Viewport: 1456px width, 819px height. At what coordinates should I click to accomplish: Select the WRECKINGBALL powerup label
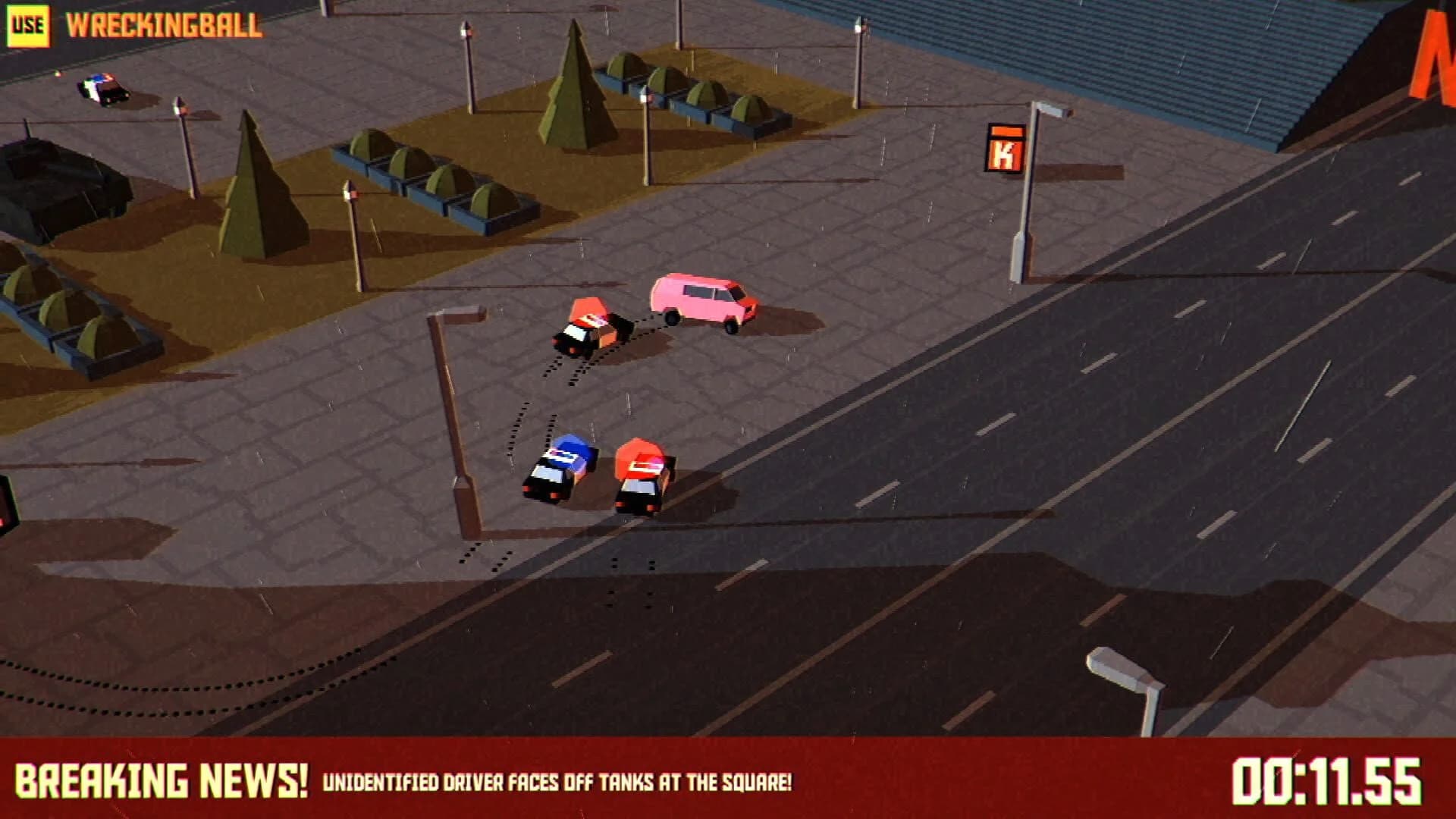pyautogui.click(x=164, y=24)
